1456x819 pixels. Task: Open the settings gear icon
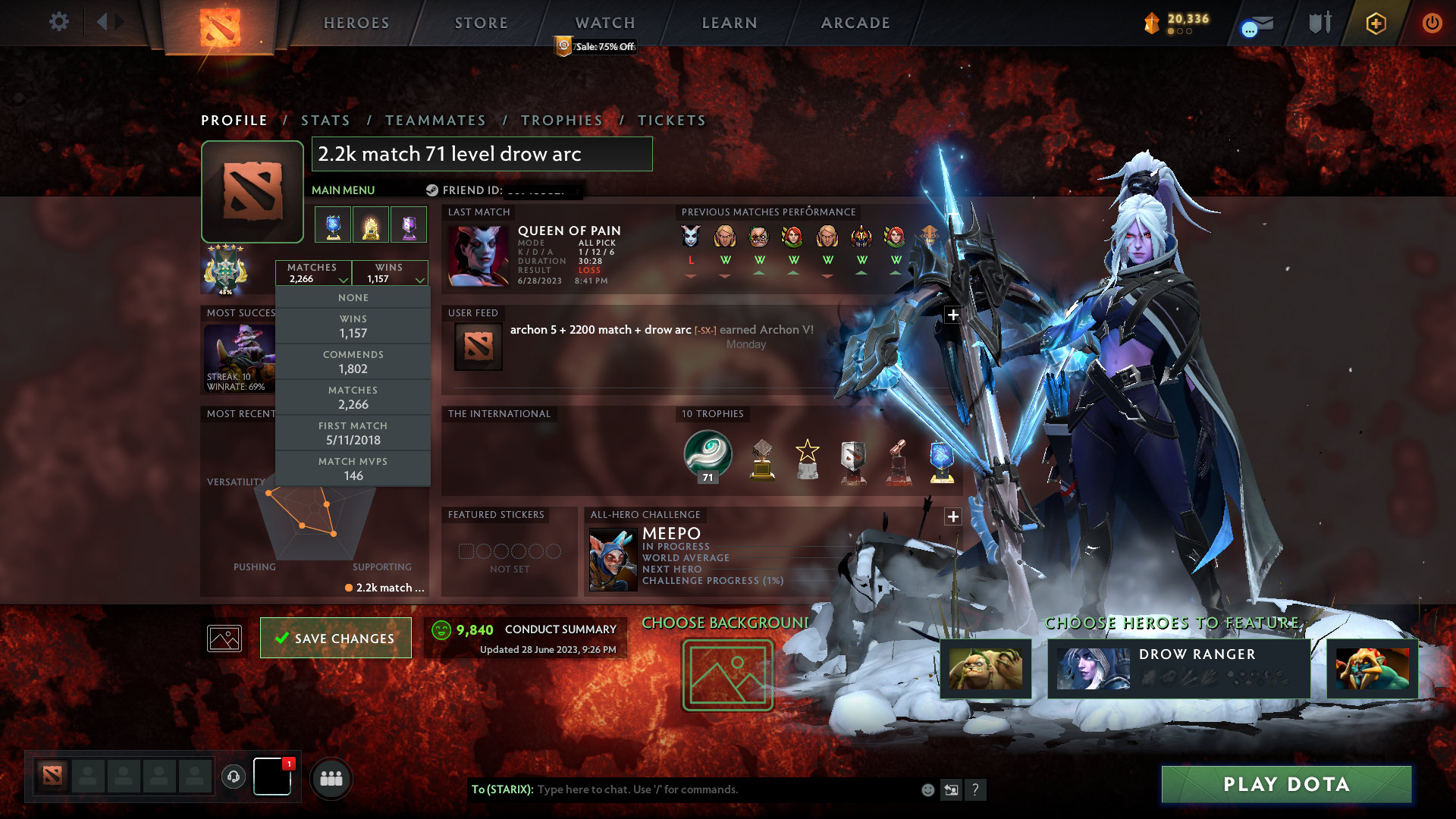point(59,22)
